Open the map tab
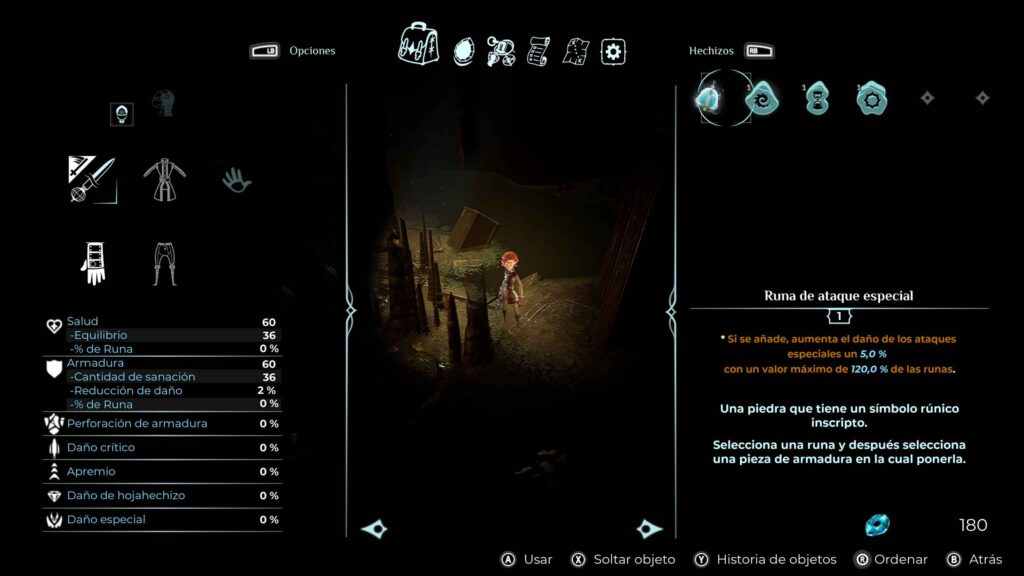The height and width of the screenshot is (576, 1024). (576, 51)
